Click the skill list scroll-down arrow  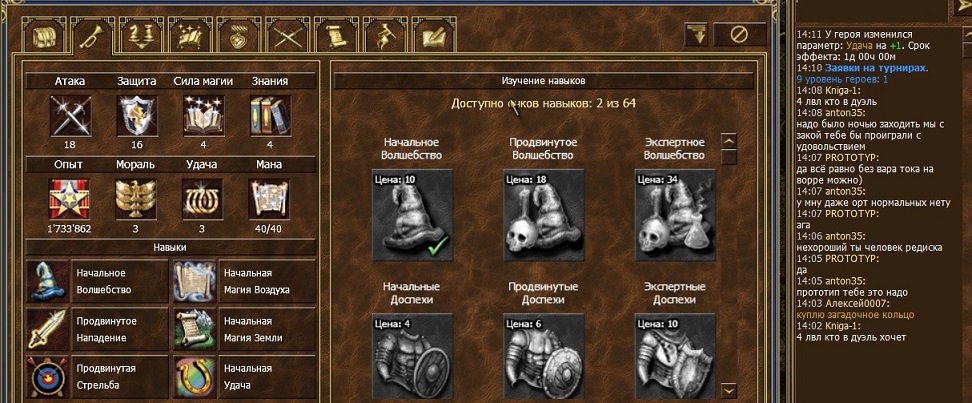[x=729, y=390]
